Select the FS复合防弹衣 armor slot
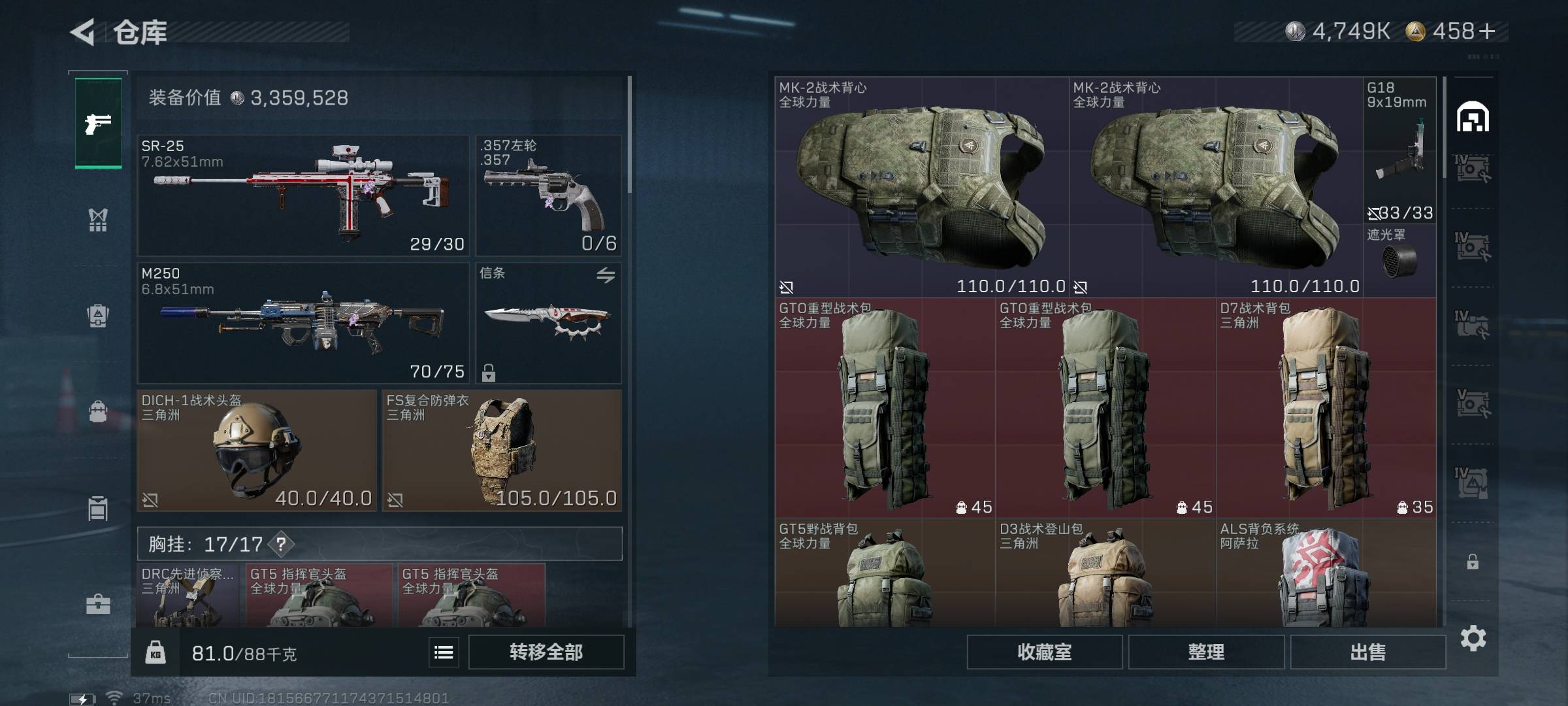The width and height of the screenshot is (1568, 706). coord(502,450)
